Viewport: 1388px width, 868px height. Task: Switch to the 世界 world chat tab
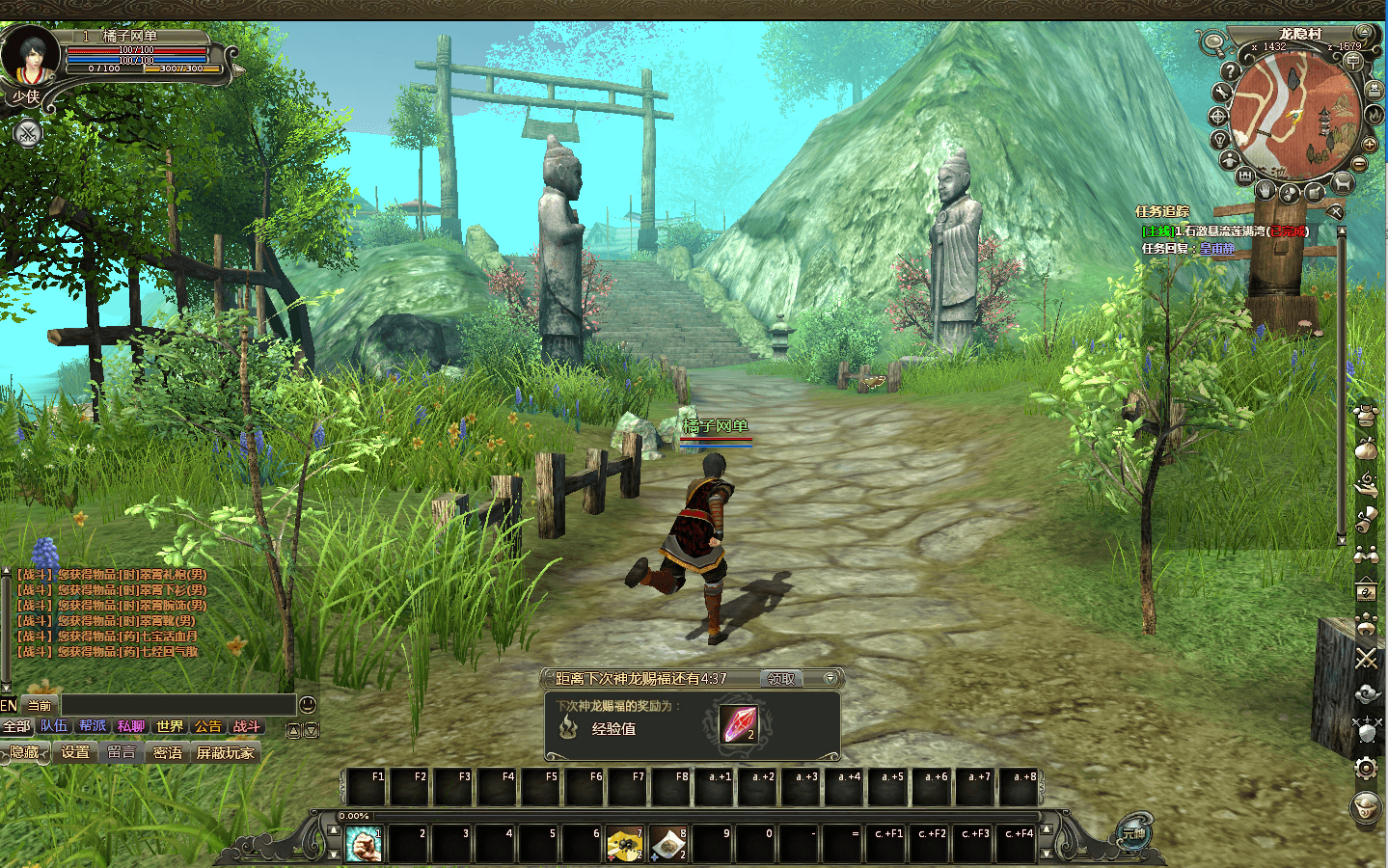(x=170, y=726)
